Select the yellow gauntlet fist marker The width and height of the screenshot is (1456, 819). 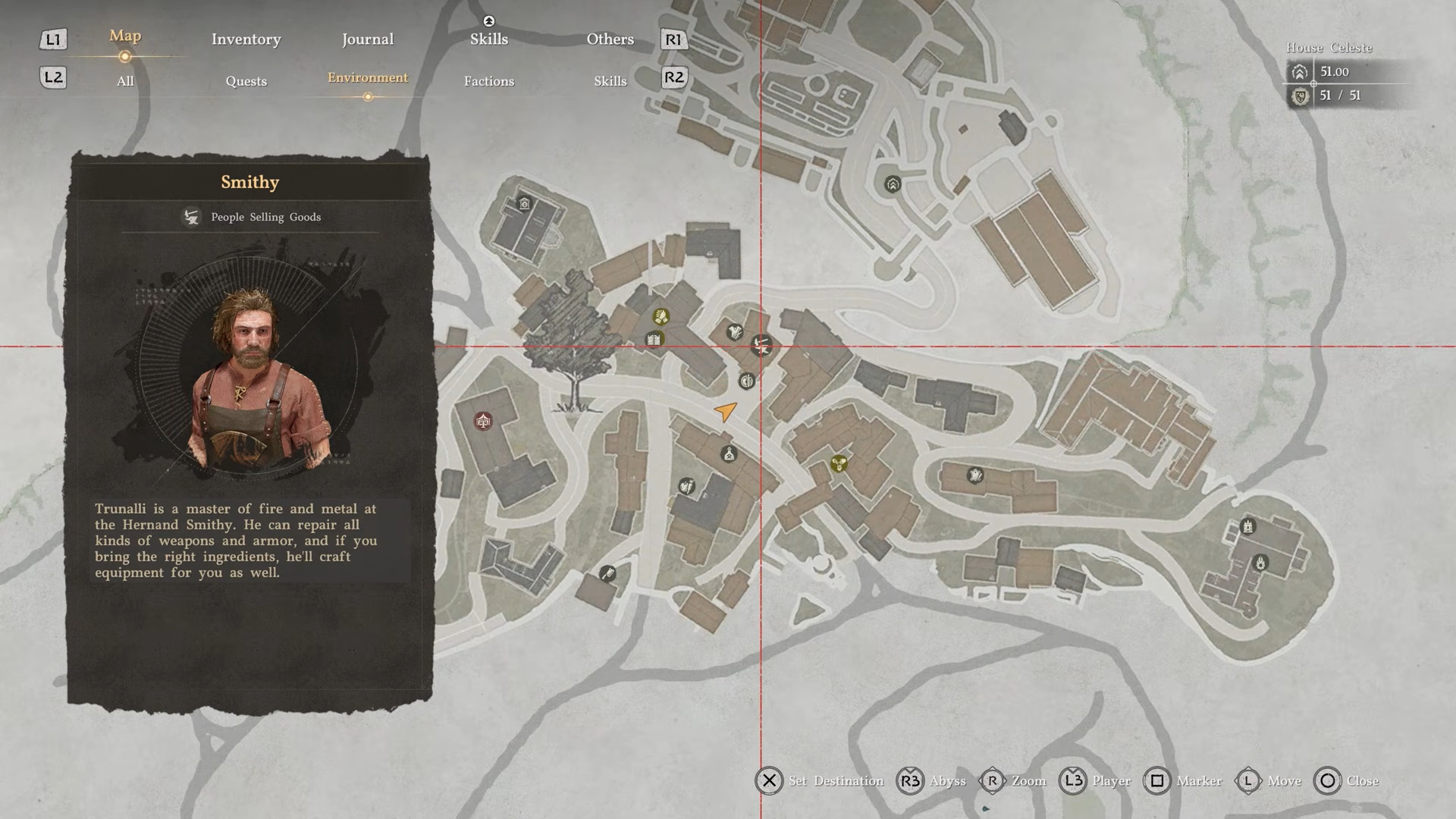click(x=661, y=316)
